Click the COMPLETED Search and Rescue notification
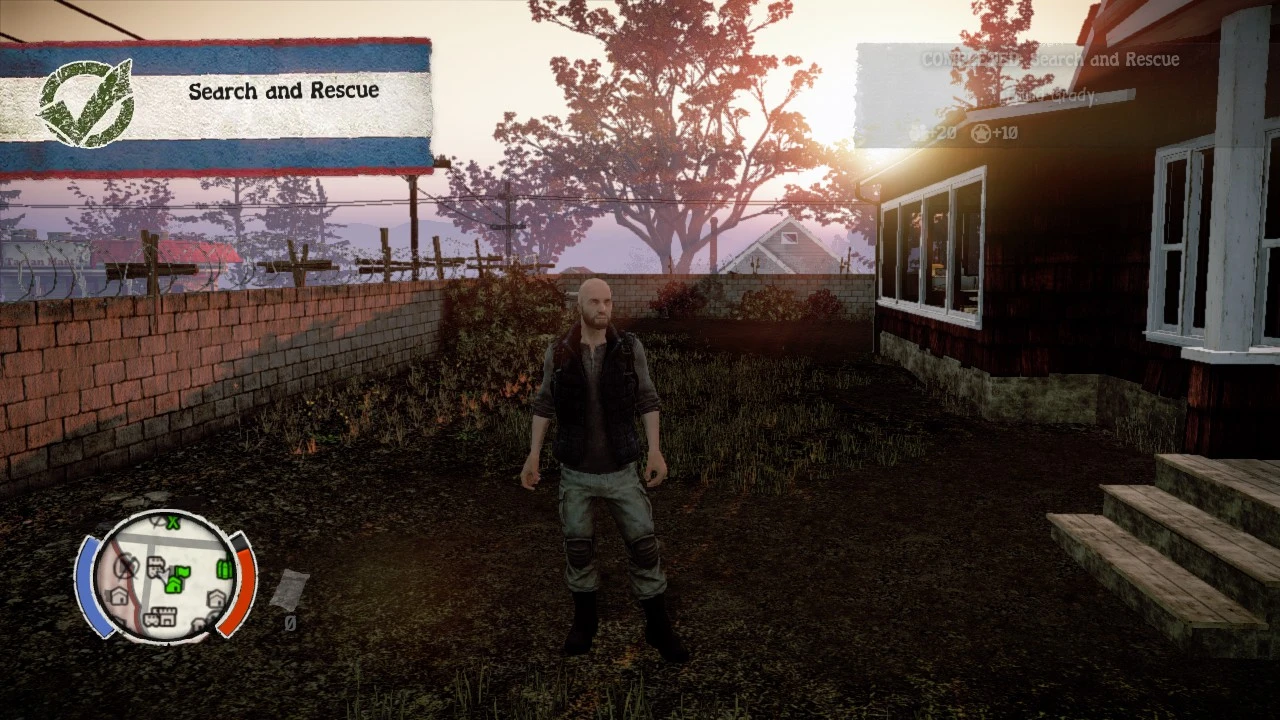 click(1050, 60)
